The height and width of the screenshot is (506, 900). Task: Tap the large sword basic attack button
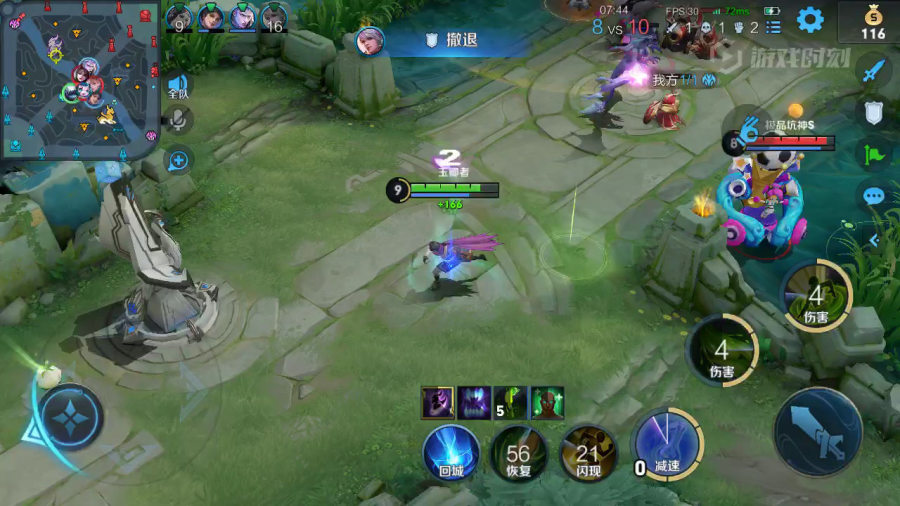click(817, 432)
